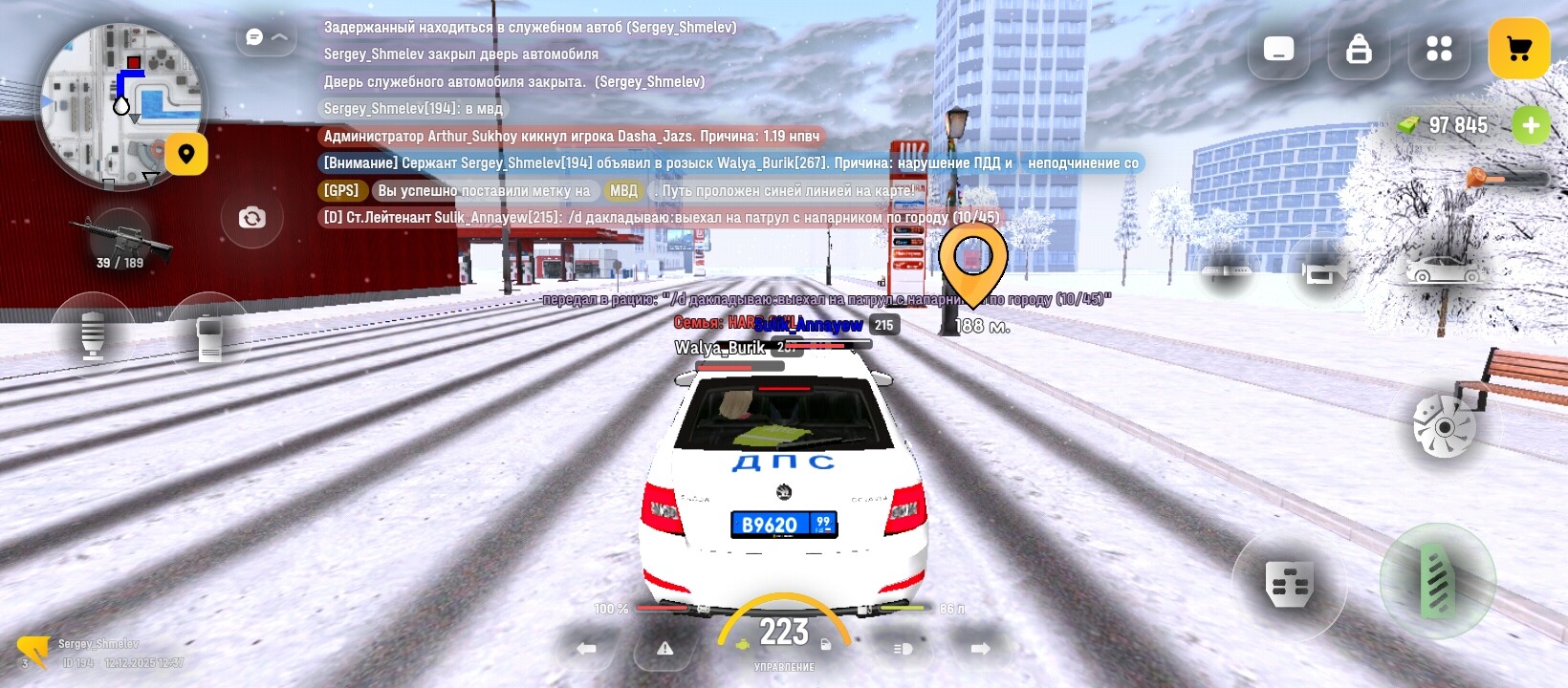The width and height of the screenshot is (1568, 688).
Task: Use the walkie-talkie radio button
Action: pyautogui.click(x=209, y=336)
